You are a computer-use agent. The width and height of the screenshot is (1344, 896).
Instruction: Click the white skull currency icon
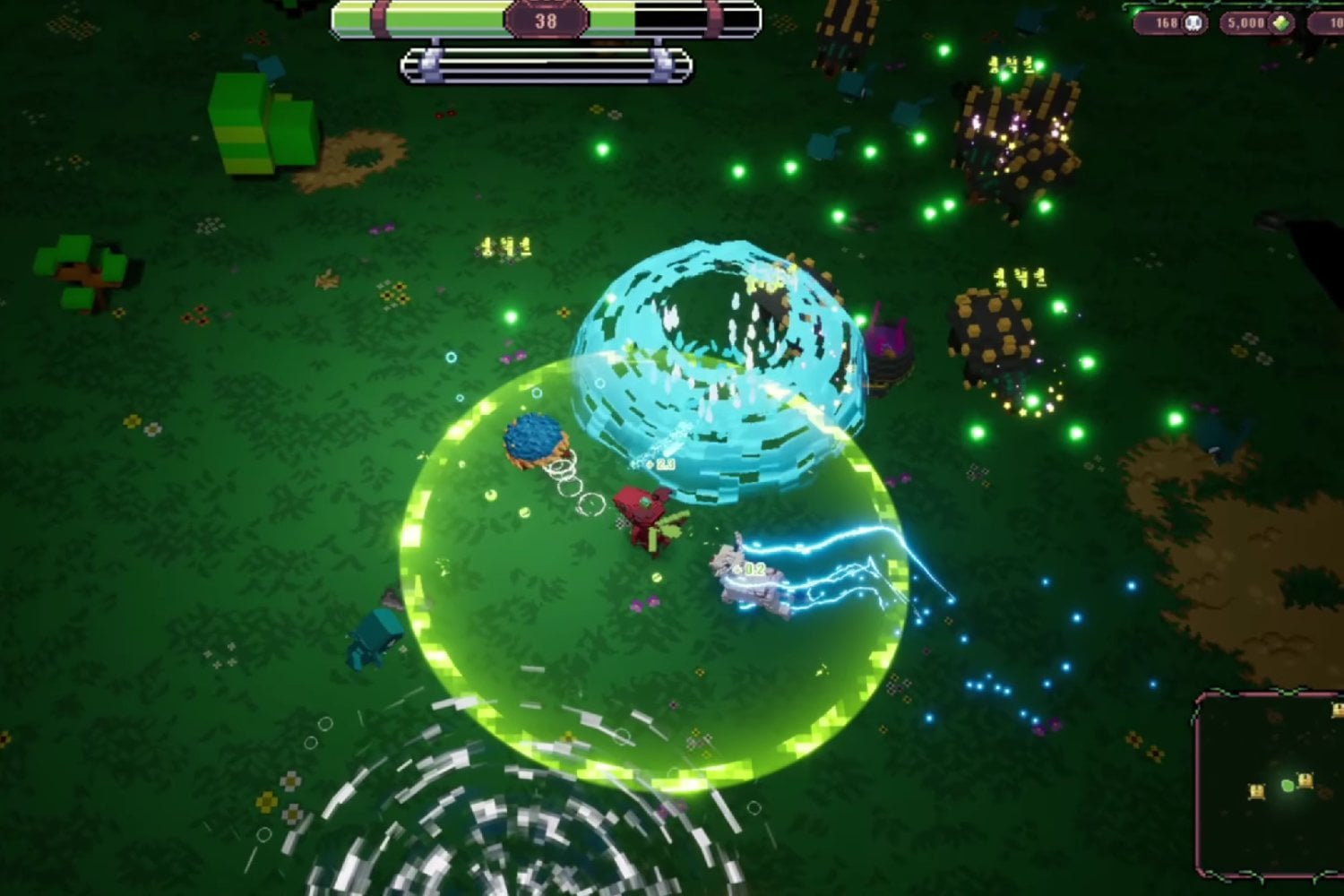[x=1193, y=22]
